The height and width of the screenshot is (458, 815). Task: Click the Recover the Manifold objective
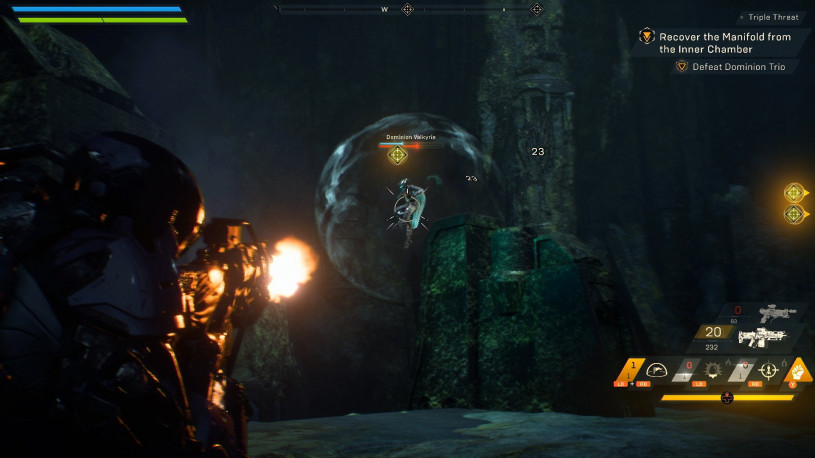pos(722,42)
